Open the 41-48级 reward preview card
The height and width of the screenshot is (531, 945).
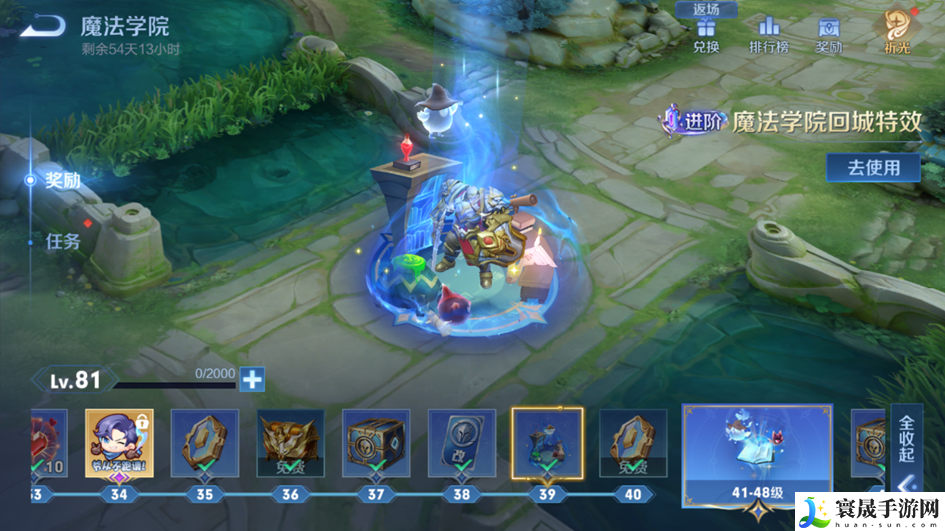756,455
